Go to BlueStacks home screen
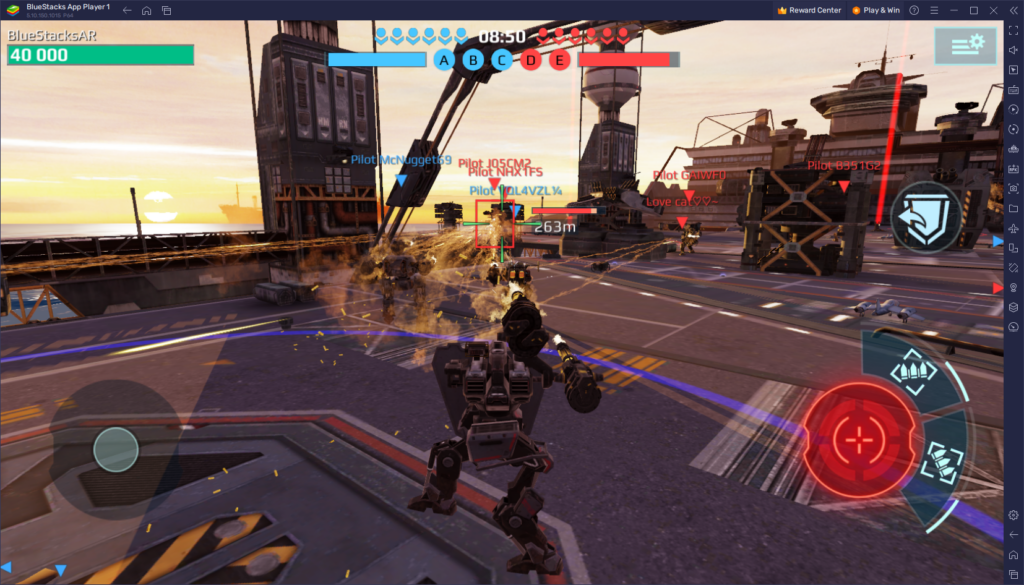 point(147,10)
